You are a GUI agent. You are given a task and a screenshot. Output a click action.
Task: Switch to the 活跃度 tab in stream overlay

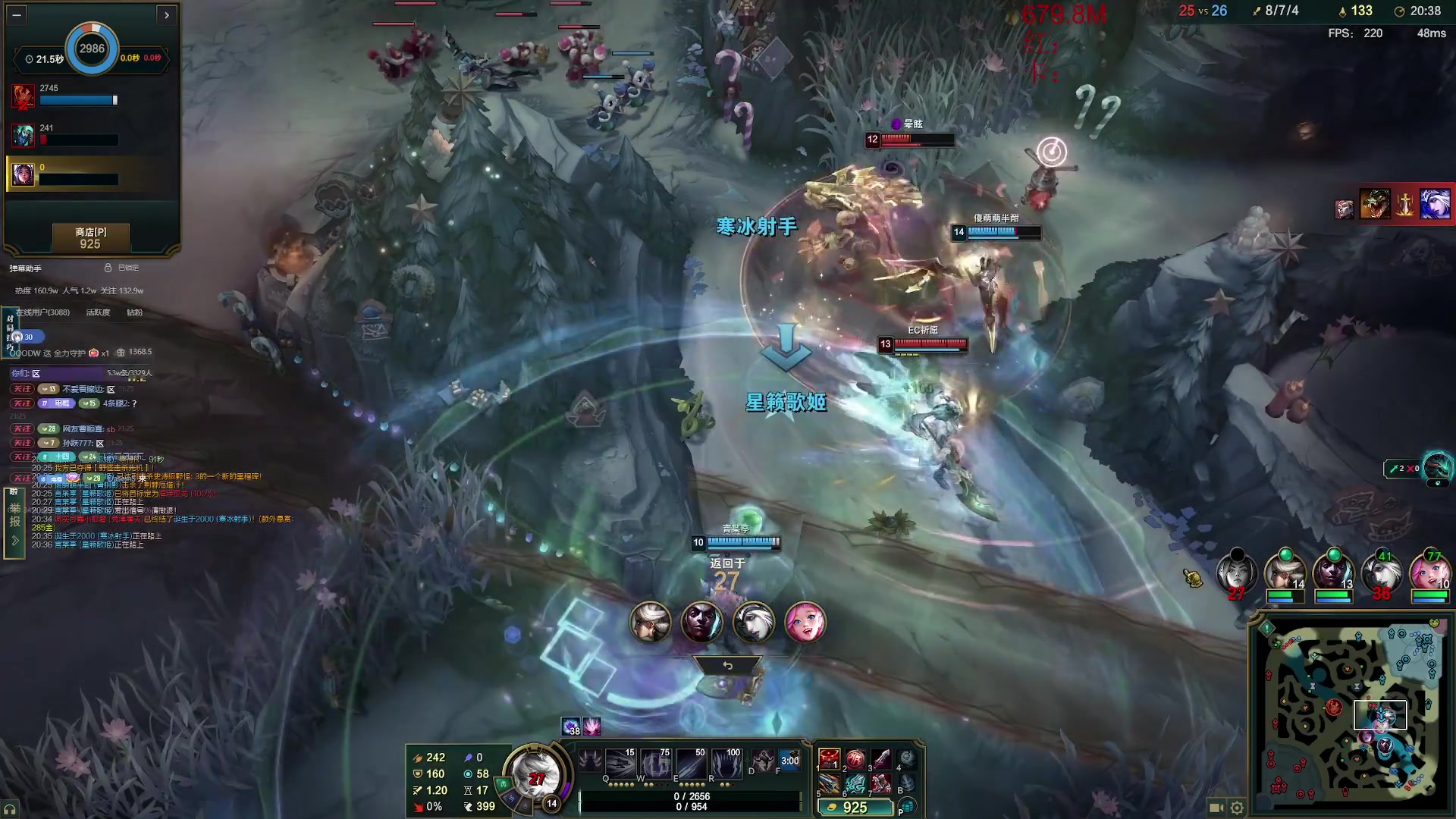(98, 312)
